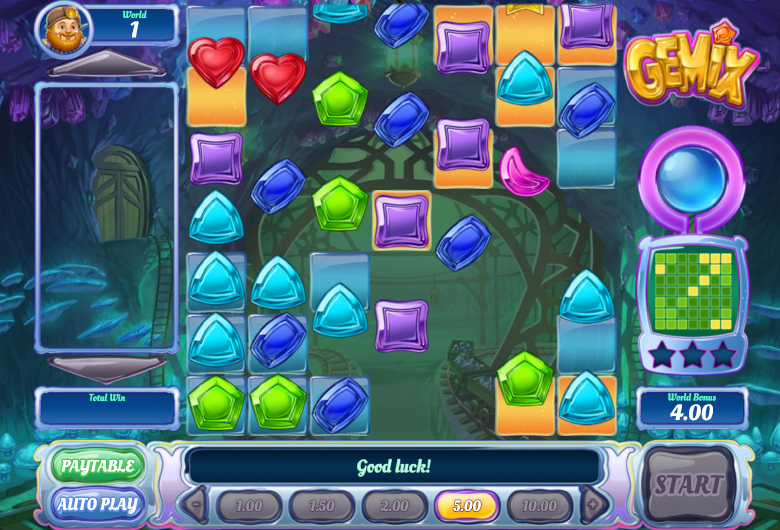This screenshot has width=780, height=530.
Task: Increase bet with the plus arrow
Action: [592, 504]
